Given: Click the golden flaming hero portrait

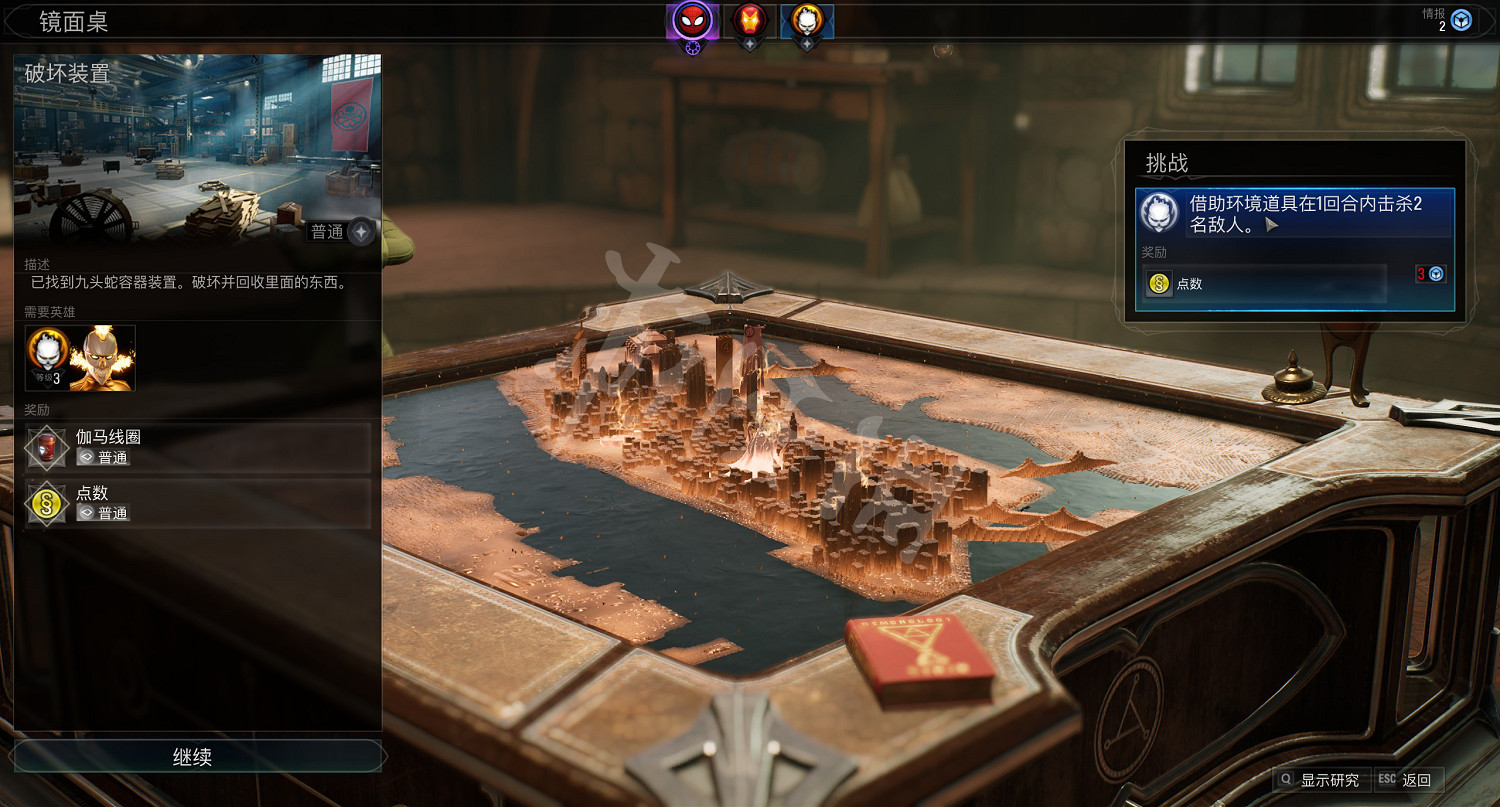Looking at the screenshot, I should [103, 357].
